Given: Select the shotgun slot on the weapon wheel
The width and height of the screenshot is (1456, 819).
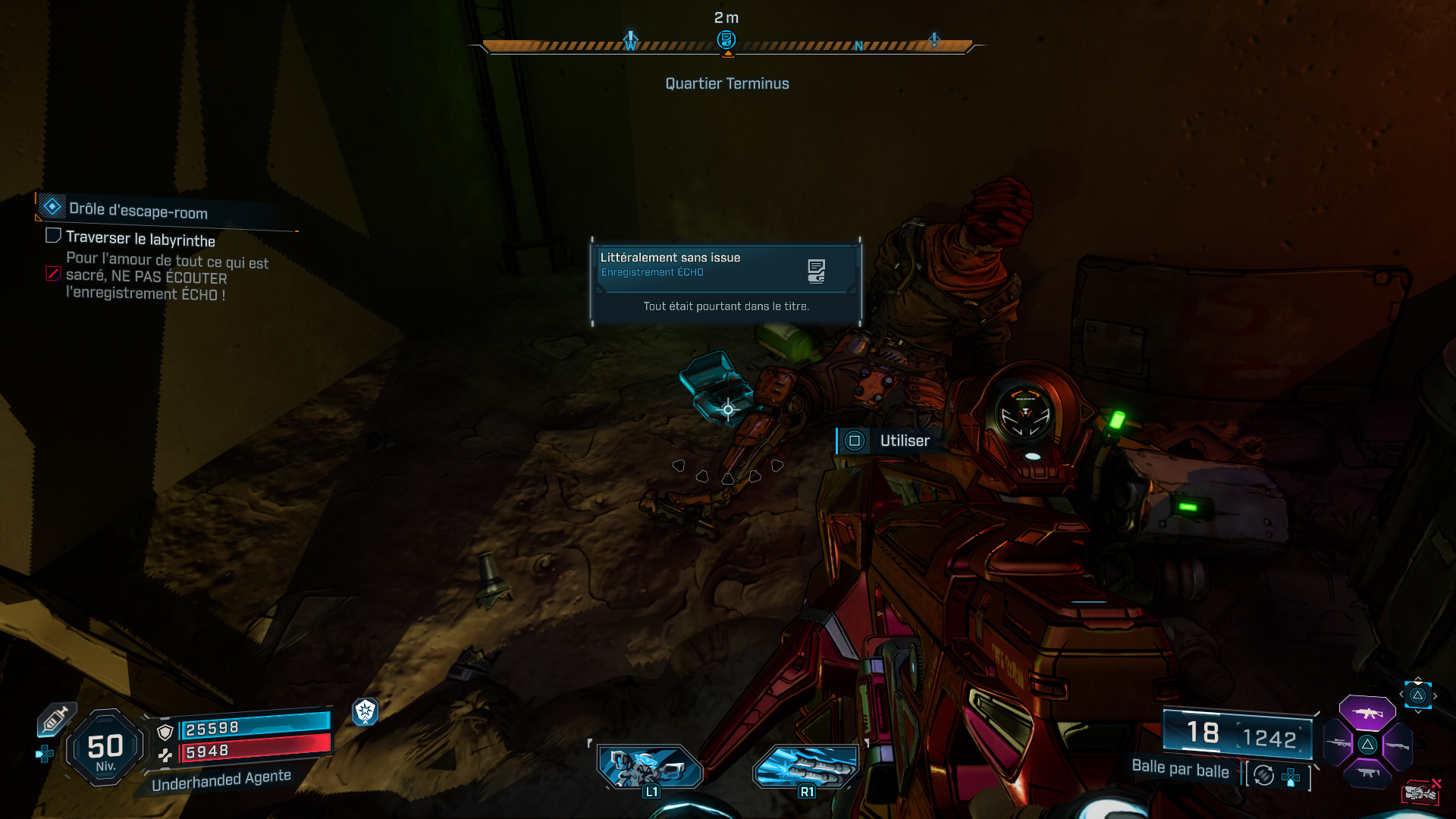Looking at the screenshot, I should [x=1398, y=745].
